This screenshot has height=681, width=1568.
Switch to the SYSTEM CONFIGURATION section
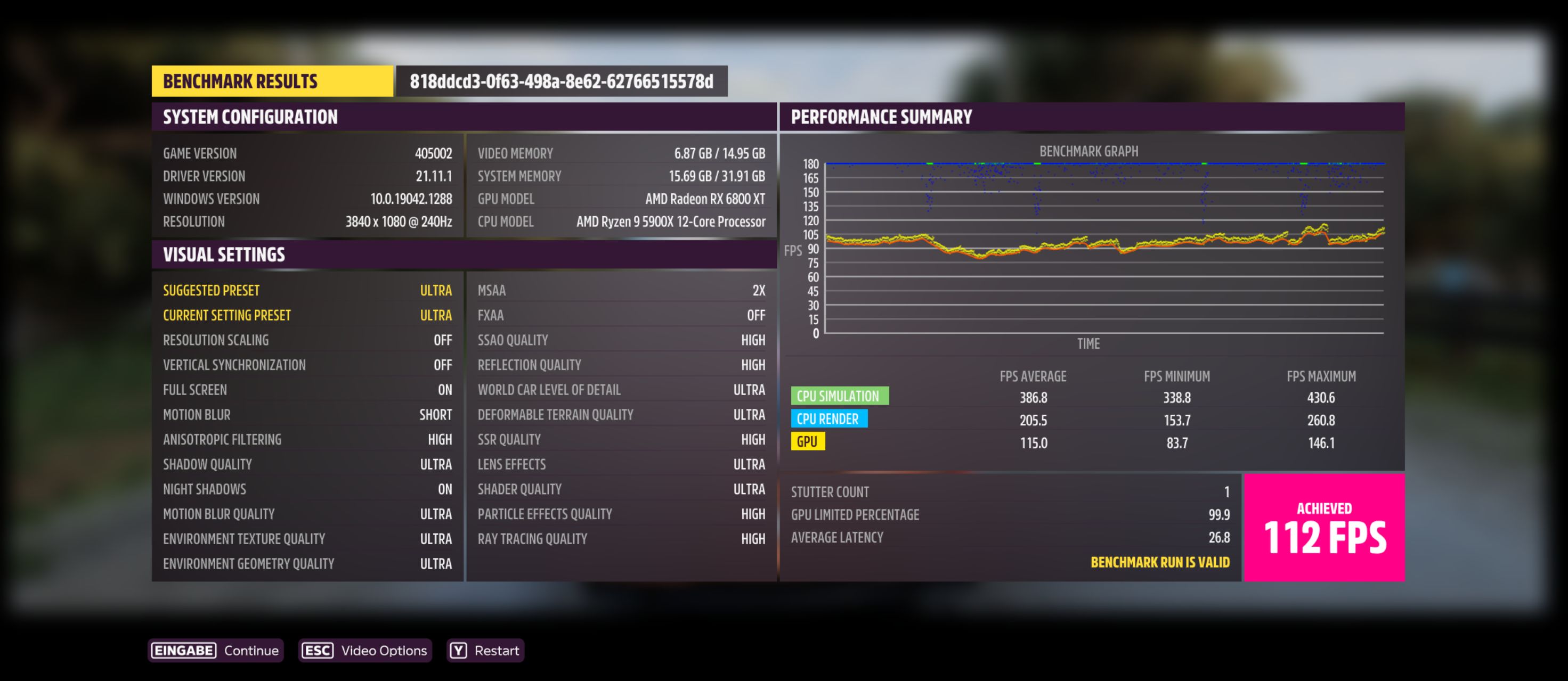tap(249, 116)
